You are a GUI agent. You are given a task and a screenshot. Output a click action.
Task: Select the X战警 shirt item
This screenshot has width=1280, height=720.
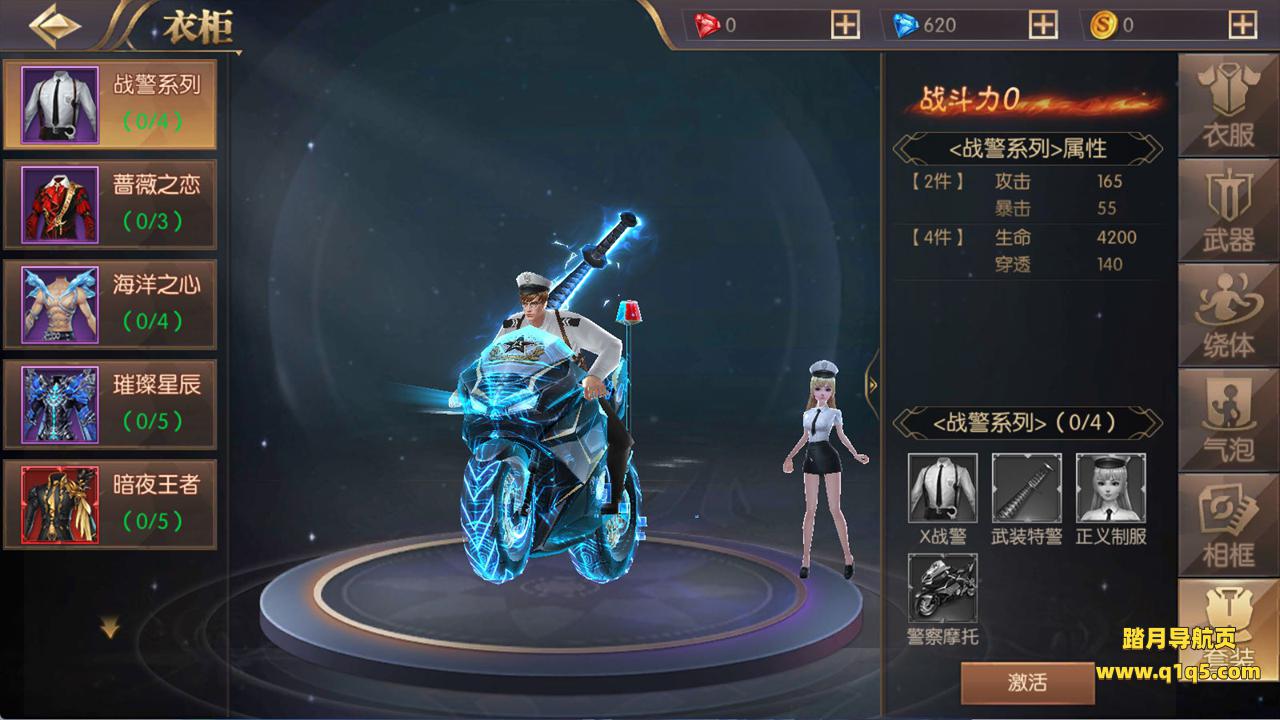tap(942, 488)
